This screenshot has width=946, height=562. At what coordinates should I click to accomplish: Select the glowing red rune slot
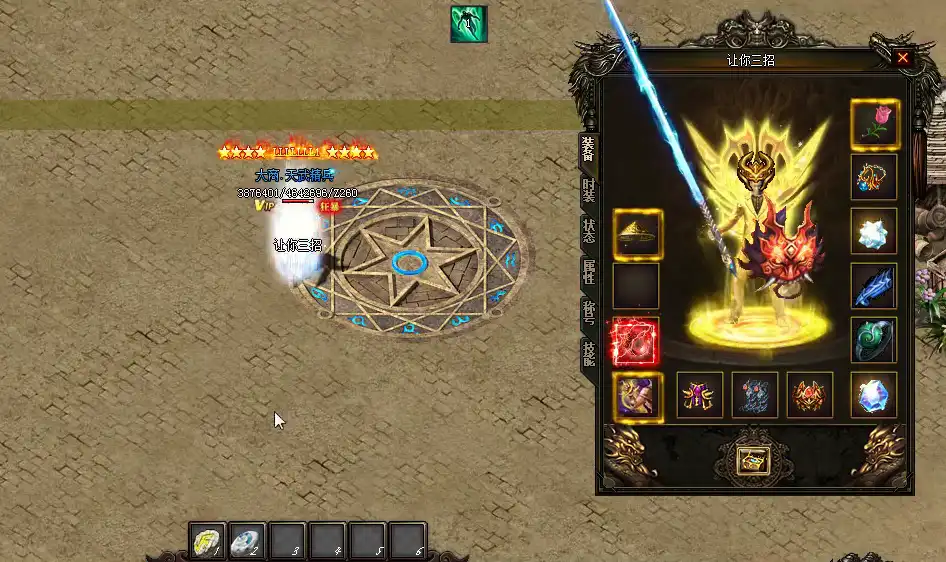point(636,341)
